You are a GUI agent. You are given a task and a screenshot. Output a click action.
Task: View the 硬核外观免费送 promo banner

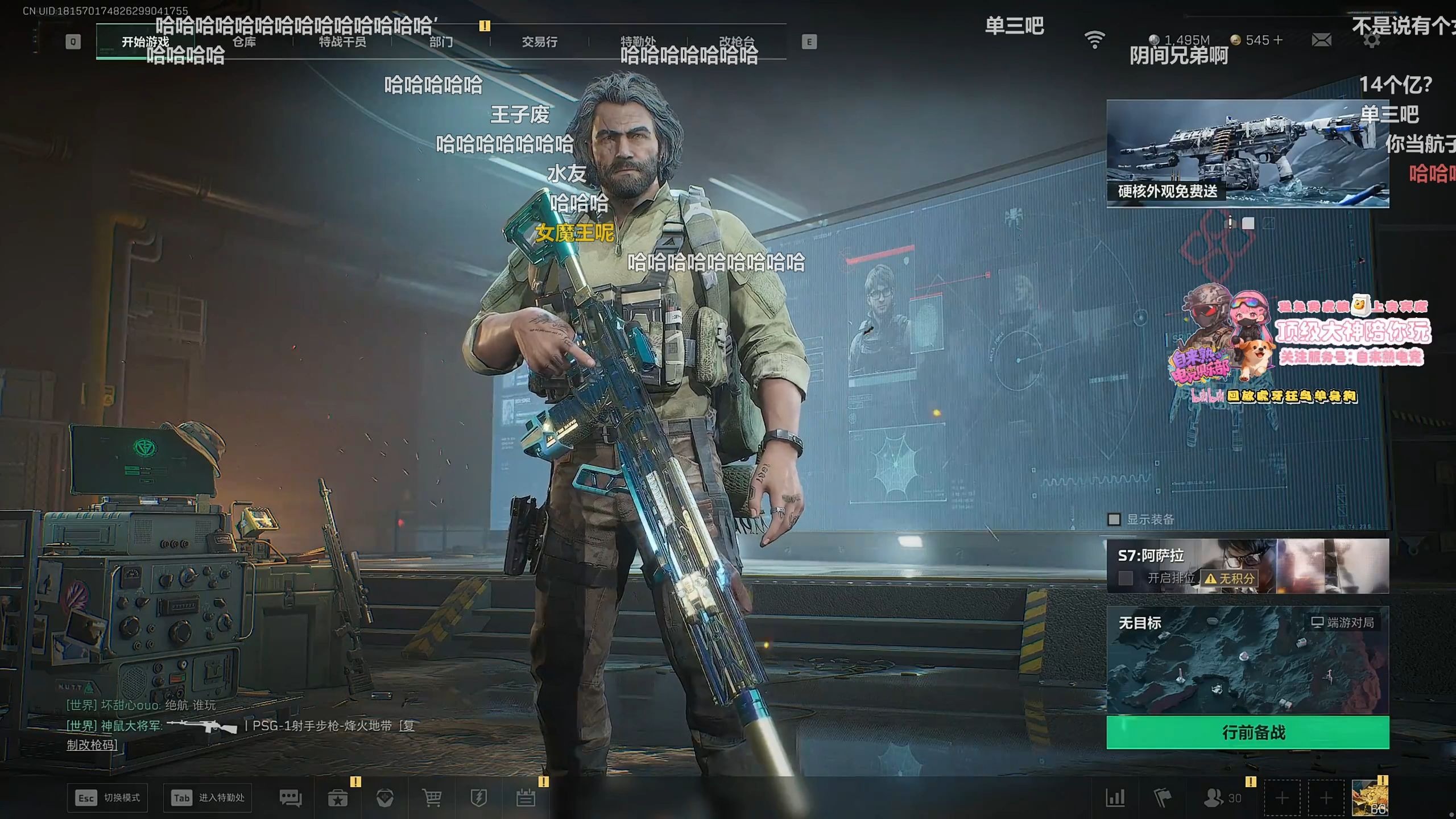pos(1247,154)
